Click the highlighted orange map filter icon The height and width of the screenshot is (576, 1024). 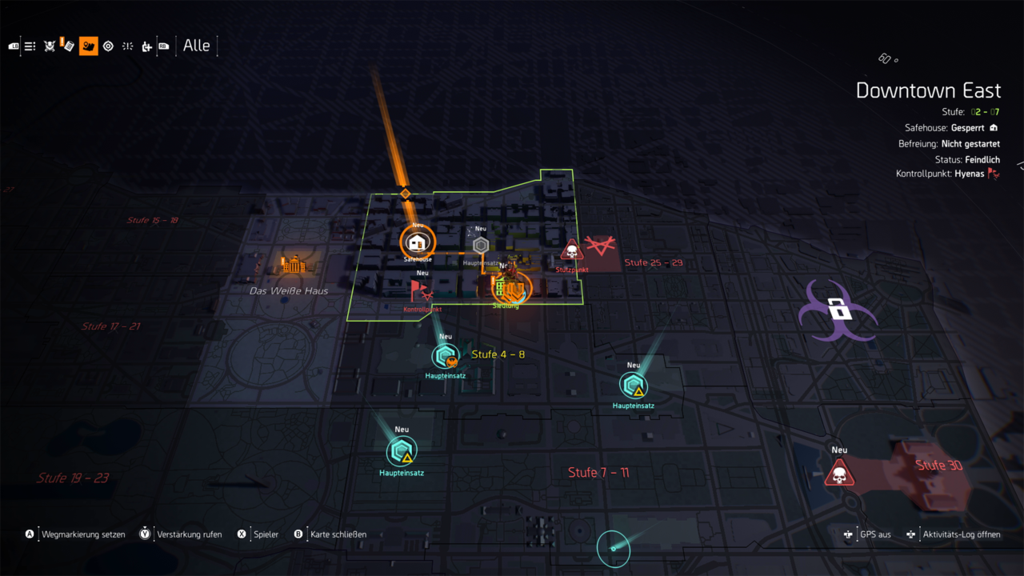coord(88,46)
